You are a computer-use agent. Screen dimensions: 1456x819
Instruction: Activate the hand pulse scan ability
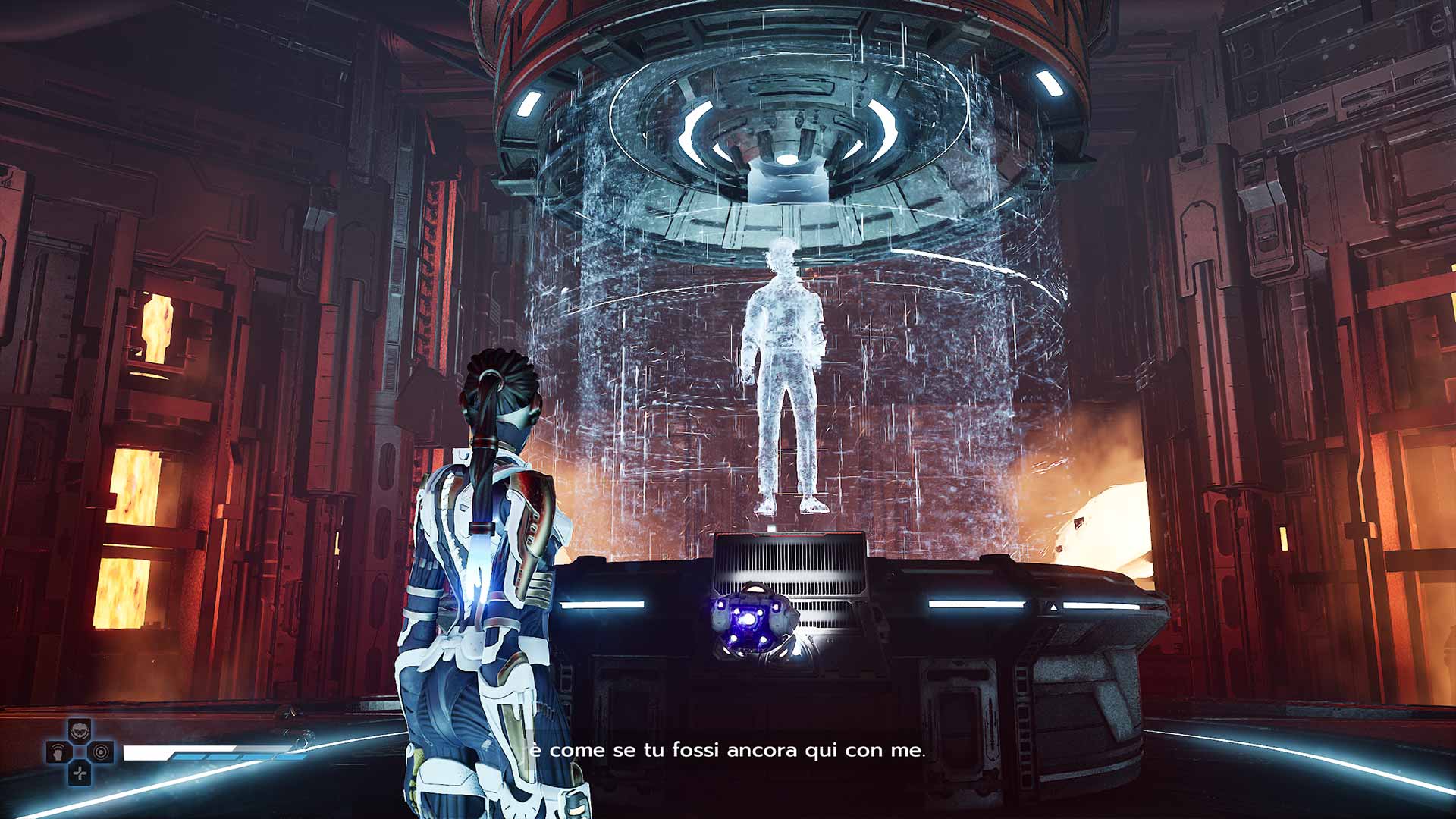click(x=58, y=752)
